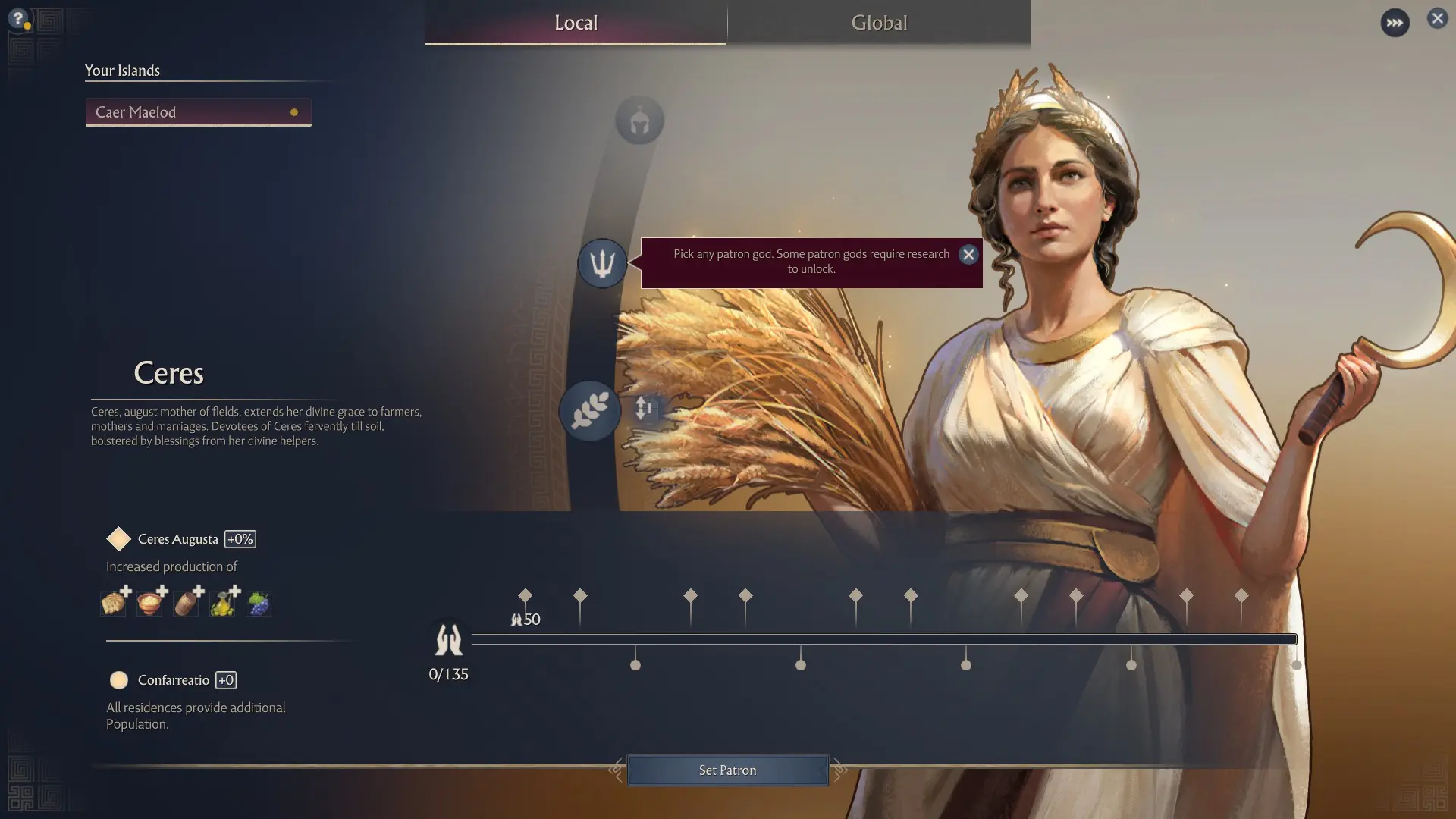The image size is (1456, 819).
Task: Switch to the Global tab
Action: tap(879, 23)
